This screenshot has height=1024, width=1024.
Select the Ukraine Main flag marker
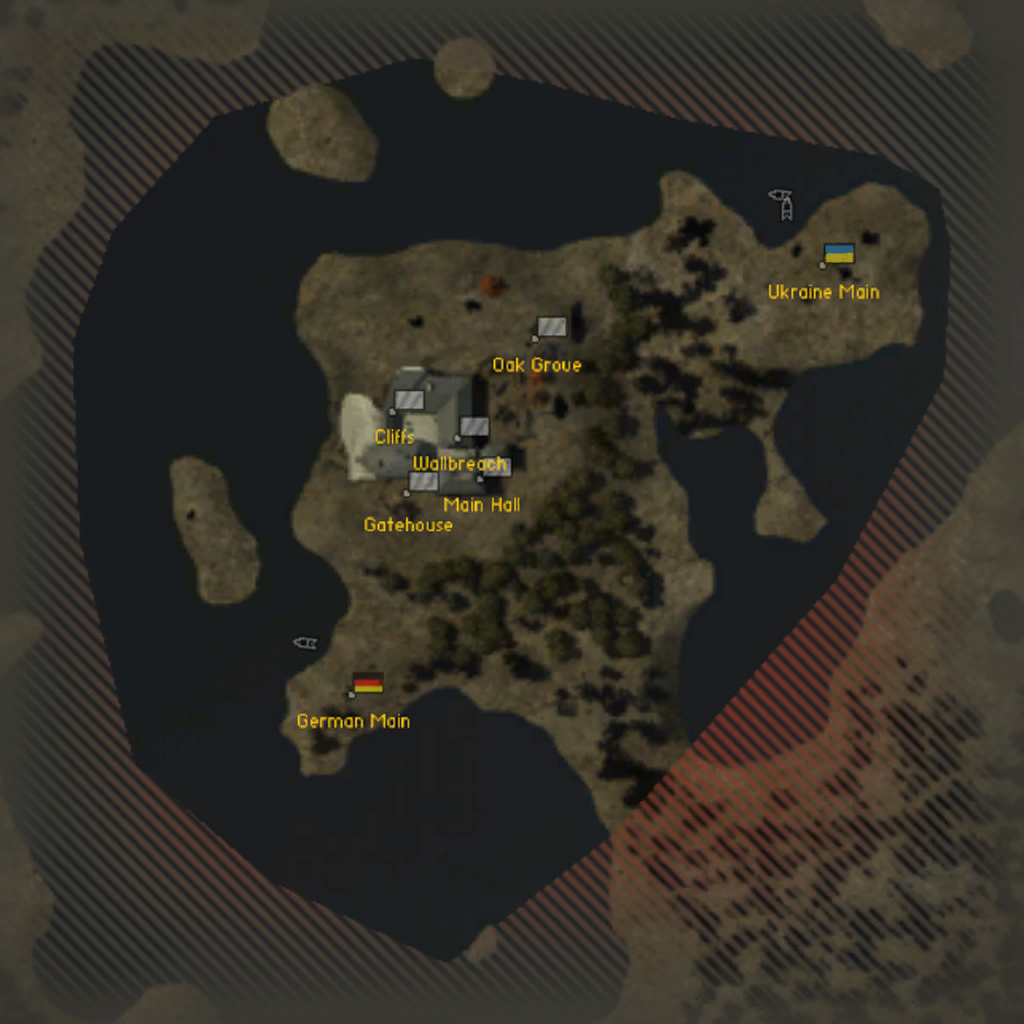coord(839,254)
